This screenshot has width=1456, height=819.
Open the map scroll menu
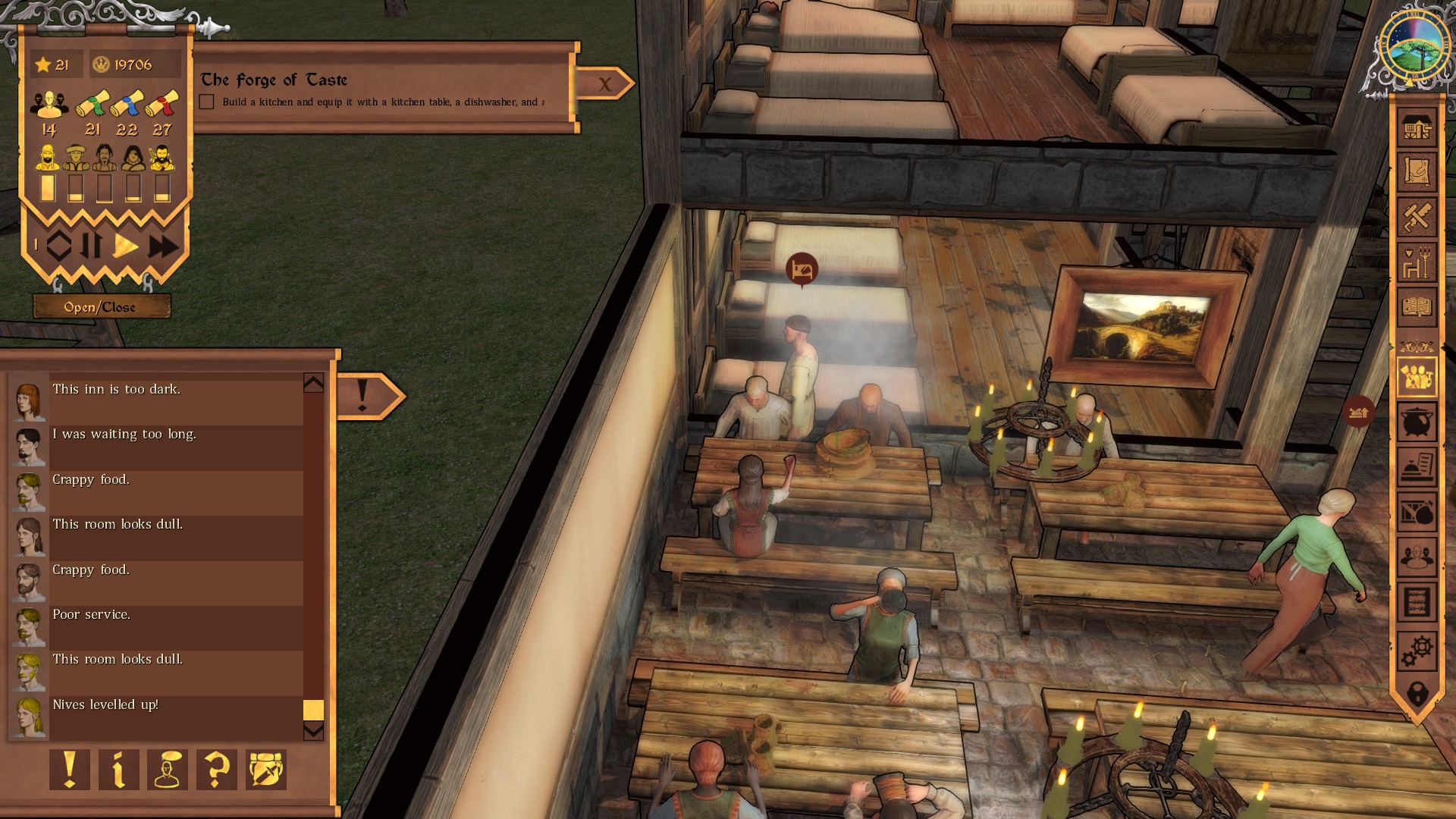(x=1417, y=172)
